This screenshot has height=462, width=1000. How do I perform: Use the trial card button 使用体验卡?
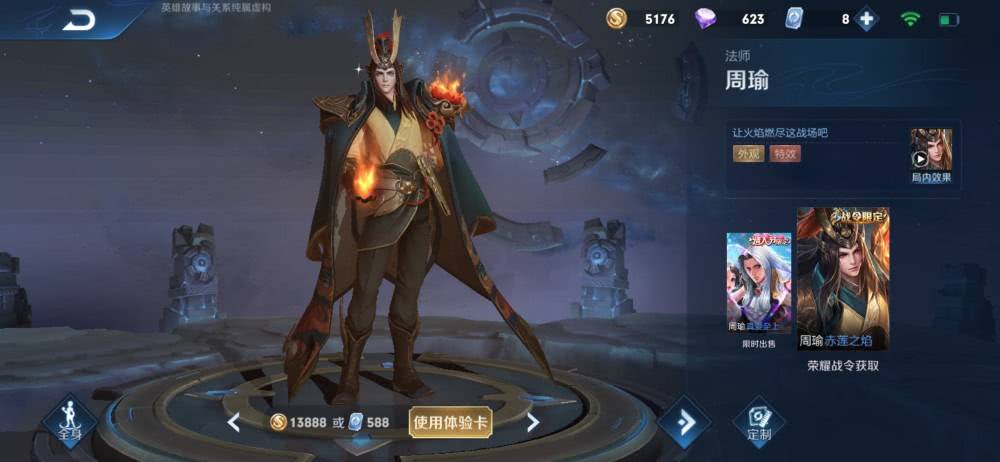451,422
